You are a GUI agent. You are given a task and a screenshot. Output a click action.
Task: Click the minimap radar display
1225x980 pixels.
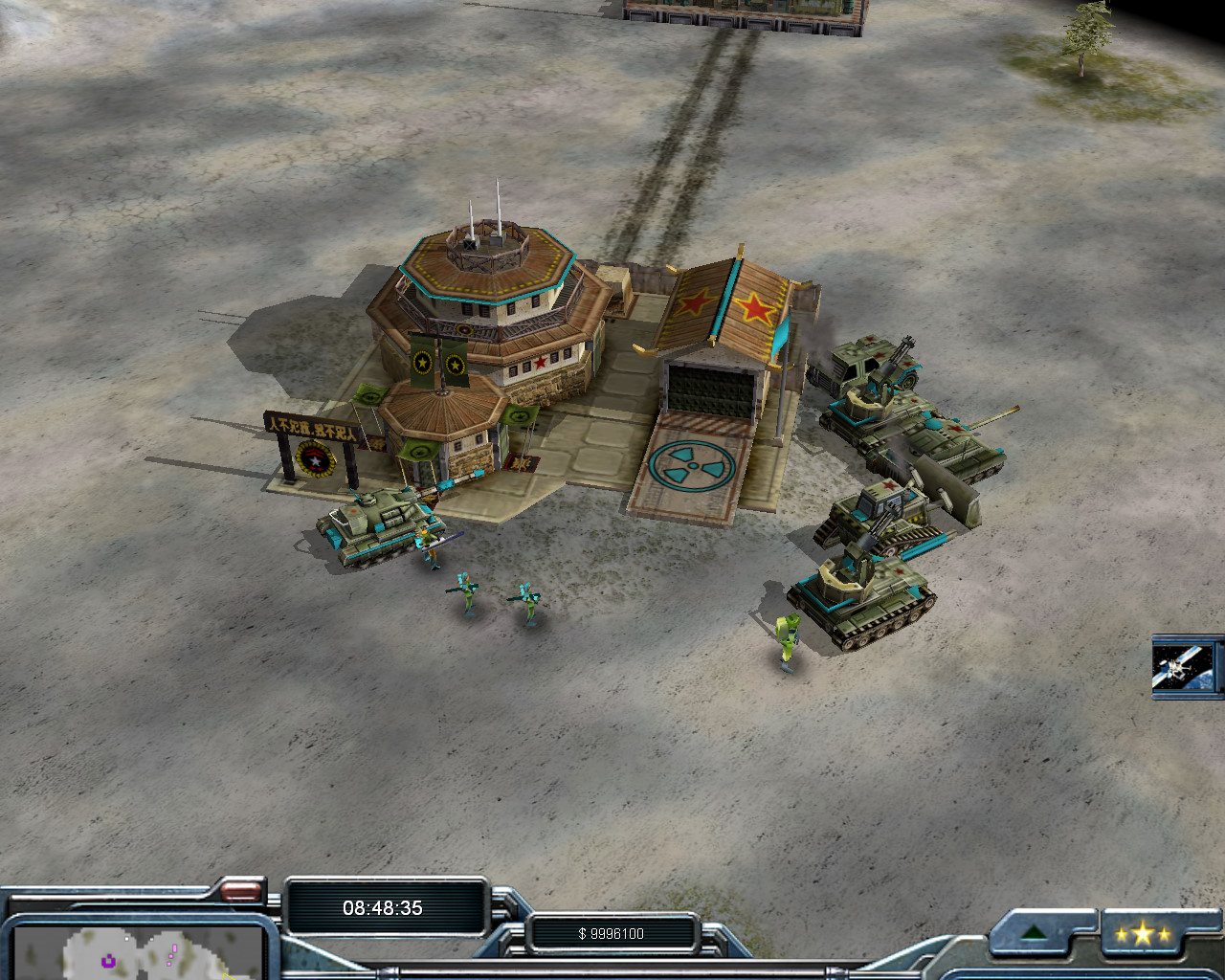139,952
